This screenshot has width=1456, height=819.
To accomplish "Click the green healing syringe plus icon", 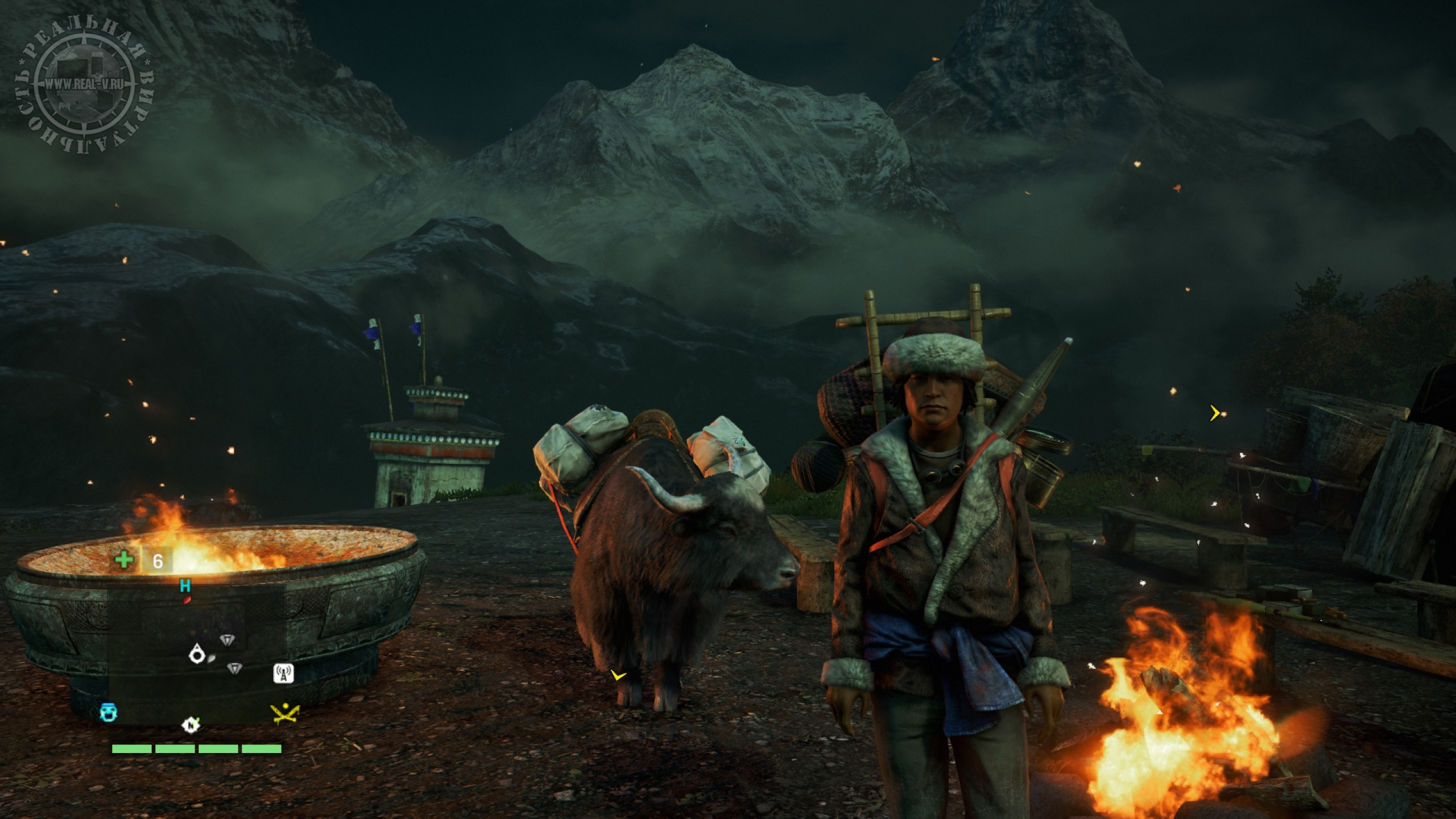I will tap(123, 561).
